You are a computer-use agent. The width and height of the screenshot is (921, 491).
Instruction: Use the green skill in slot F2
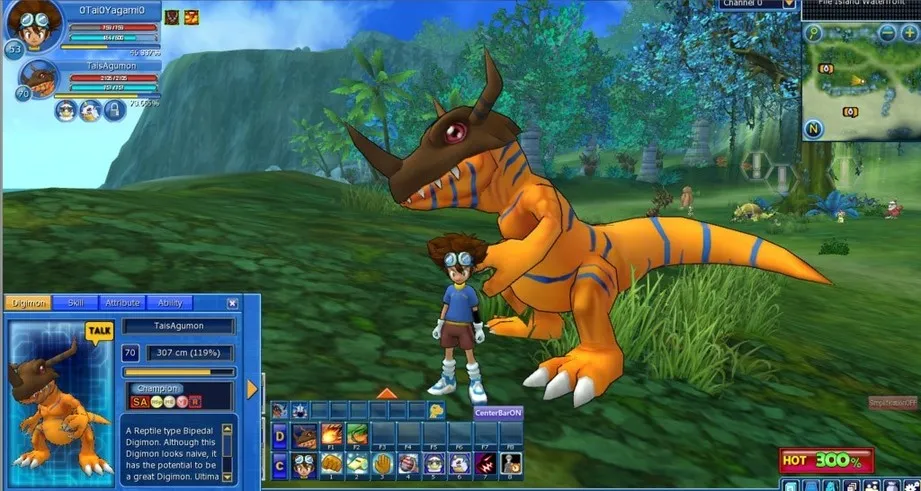pyautogui.click(x=356, y=436)
